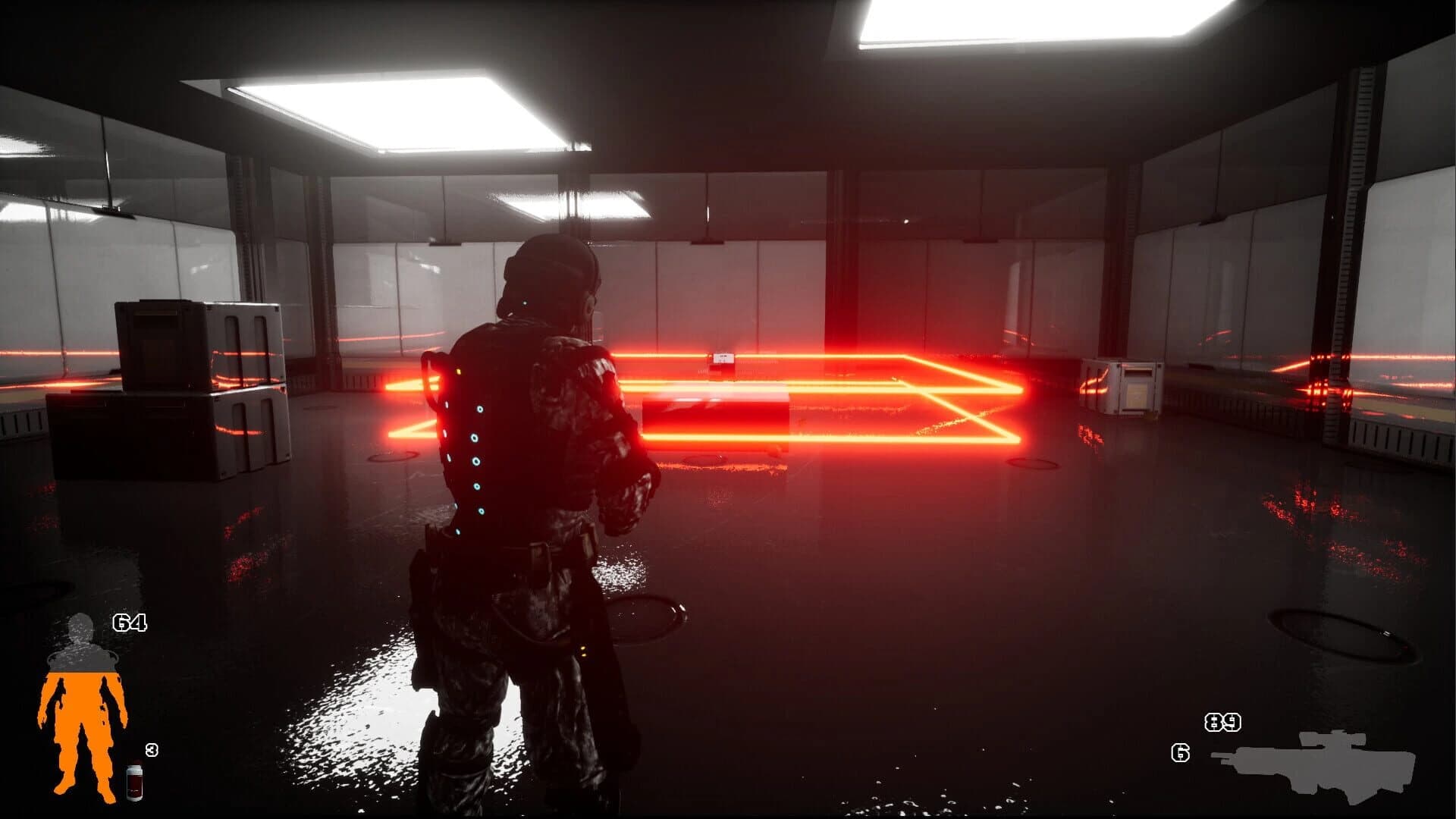Click the circular floor drain behind the soldier
1456x819 pixels.
648,614
